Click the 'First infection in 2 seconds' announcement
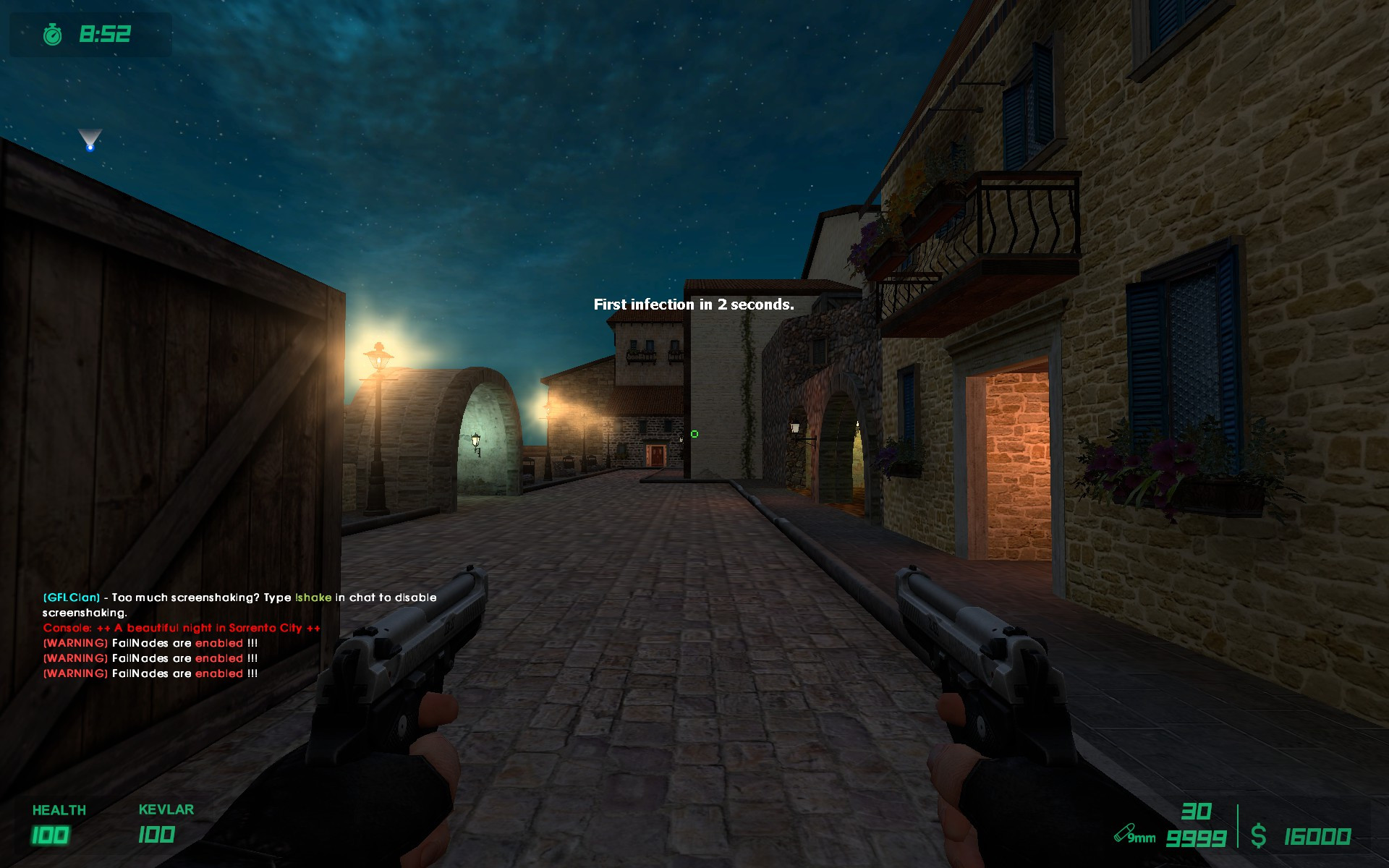The height and width of the screenshot is (868, 1389). point(692,305)
